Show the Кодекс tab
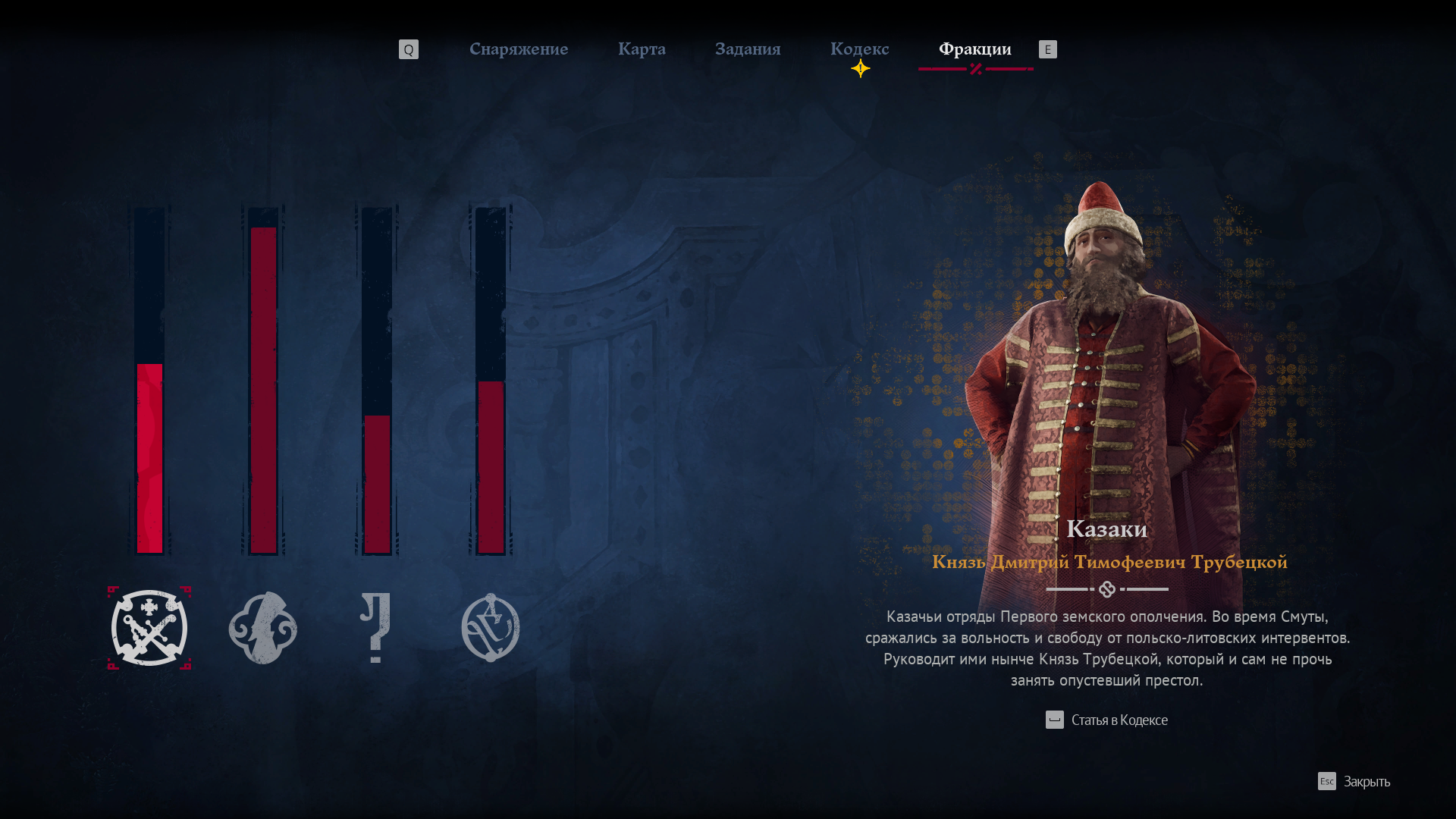The image size is (1456, 819). [859, 49]
